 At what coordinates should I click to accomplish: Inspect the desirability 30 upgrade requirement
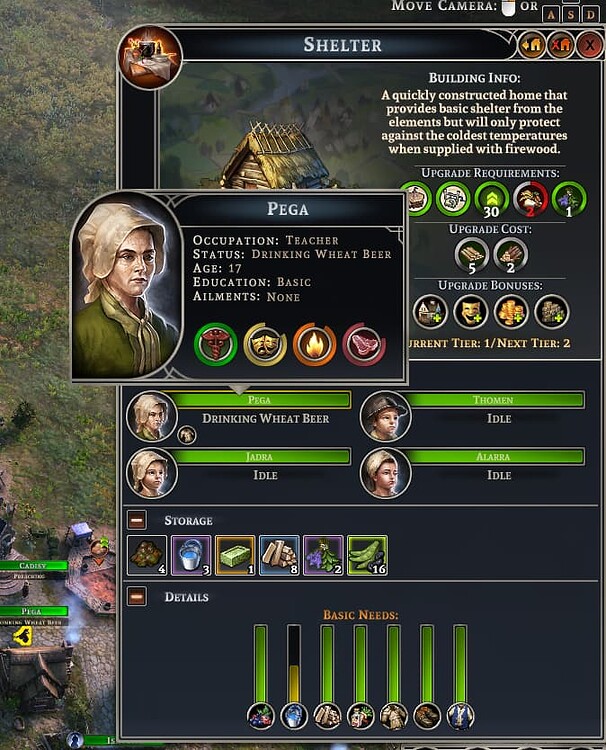[x=492, y=199]
